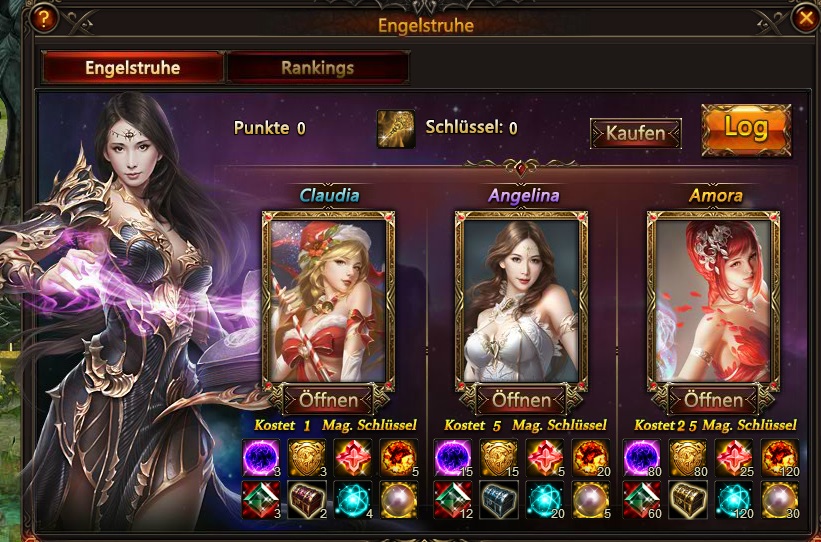Image resolution: width=821 pixels, height=542 pixels.
Task: Open the Log
Action: point(745,128)
